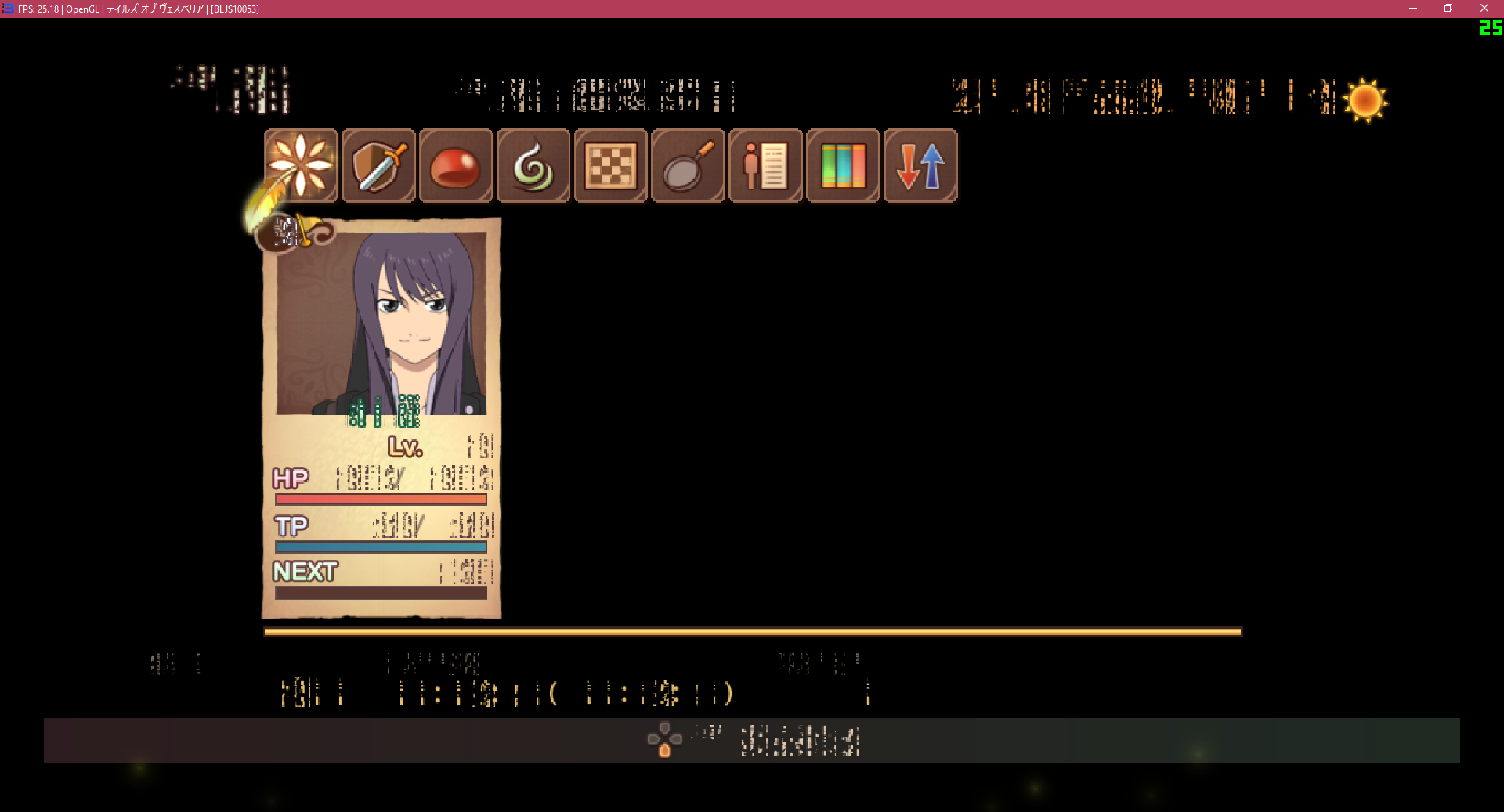Viewport: 1504px width, 812px height.
Task: Choose the green swirl skills icon
Action: (533, 166)
